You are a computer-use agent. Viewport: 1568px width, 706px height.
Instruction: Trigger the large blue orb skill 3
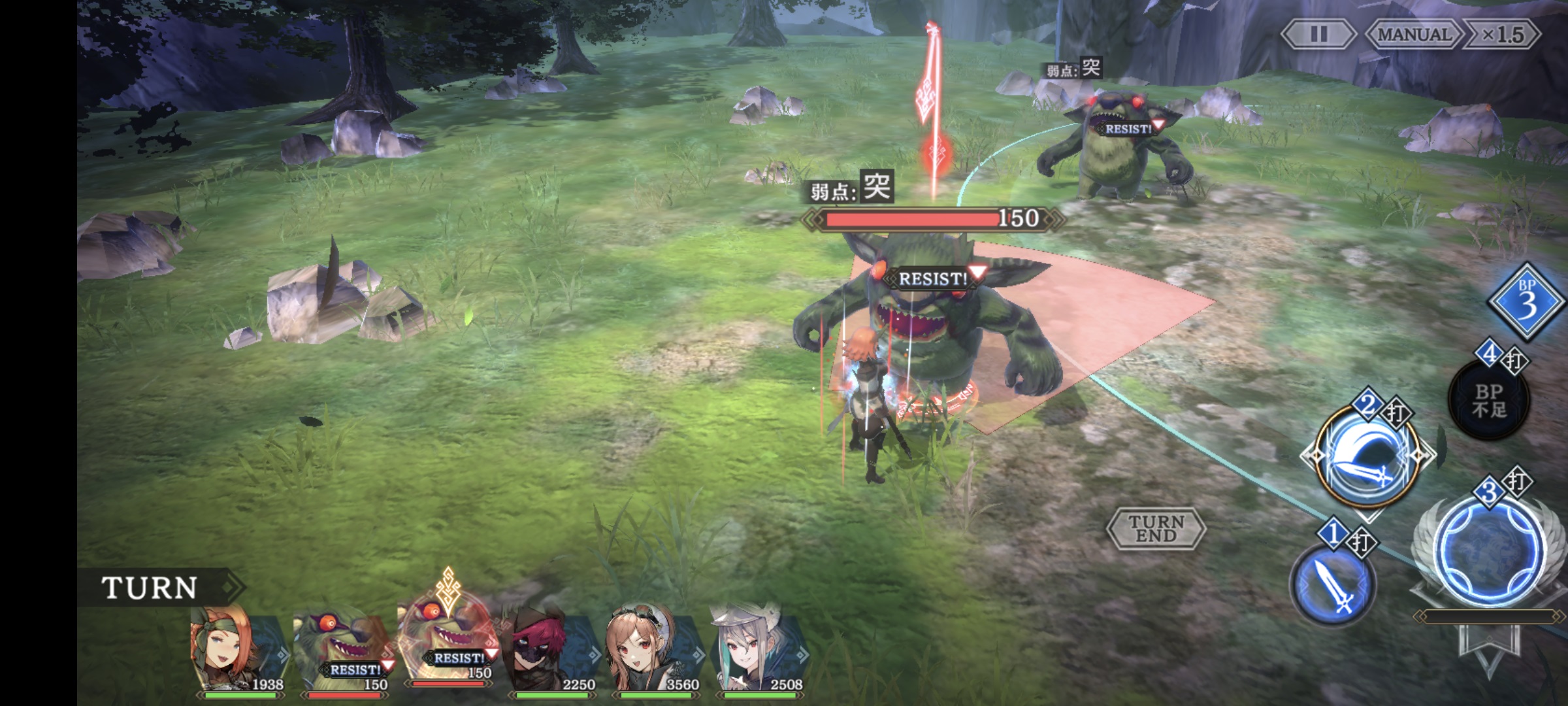pos(1492,550)
